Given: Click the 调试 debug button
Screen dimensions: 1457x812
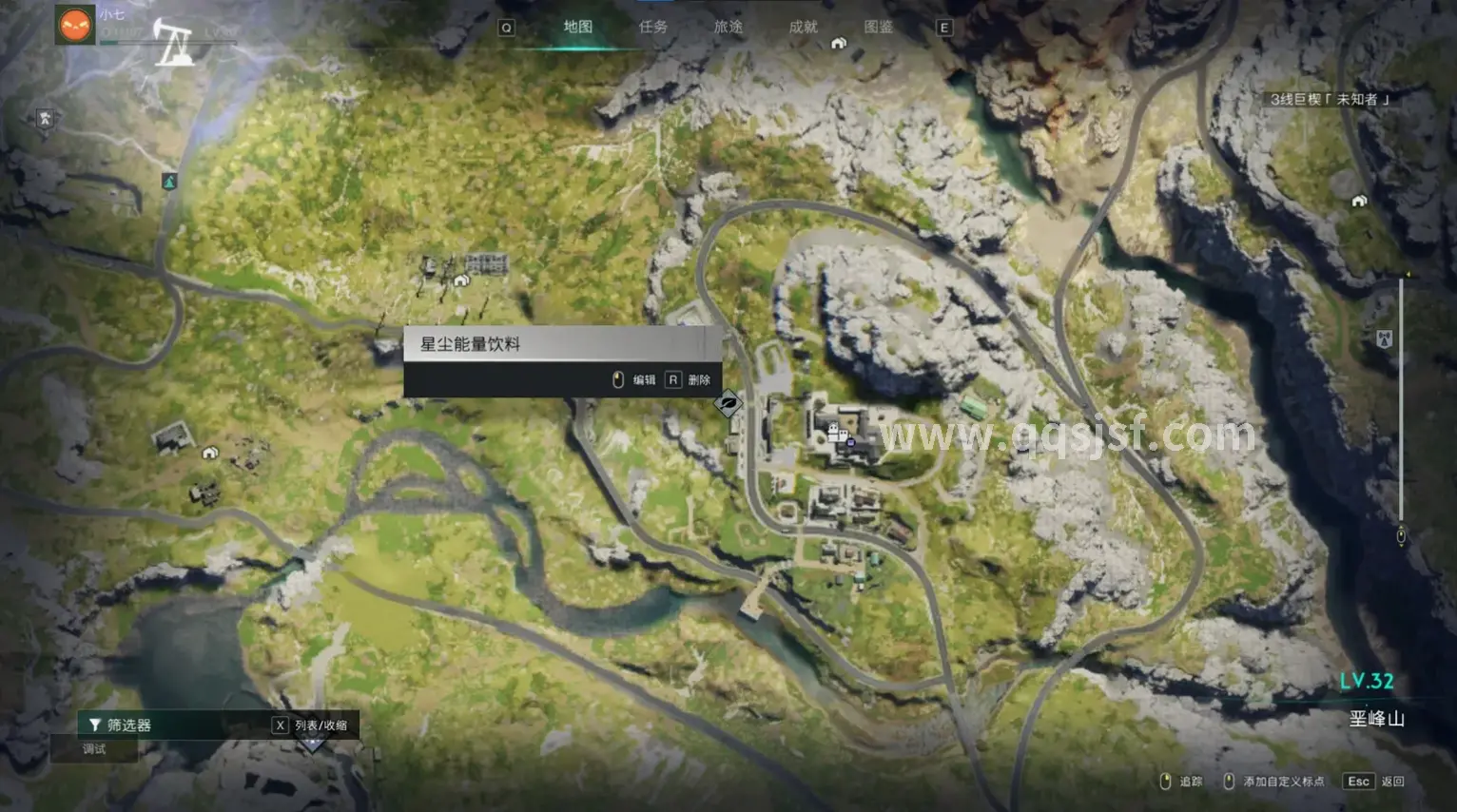Looking at the screenshot, I should (x=94, y=749).
